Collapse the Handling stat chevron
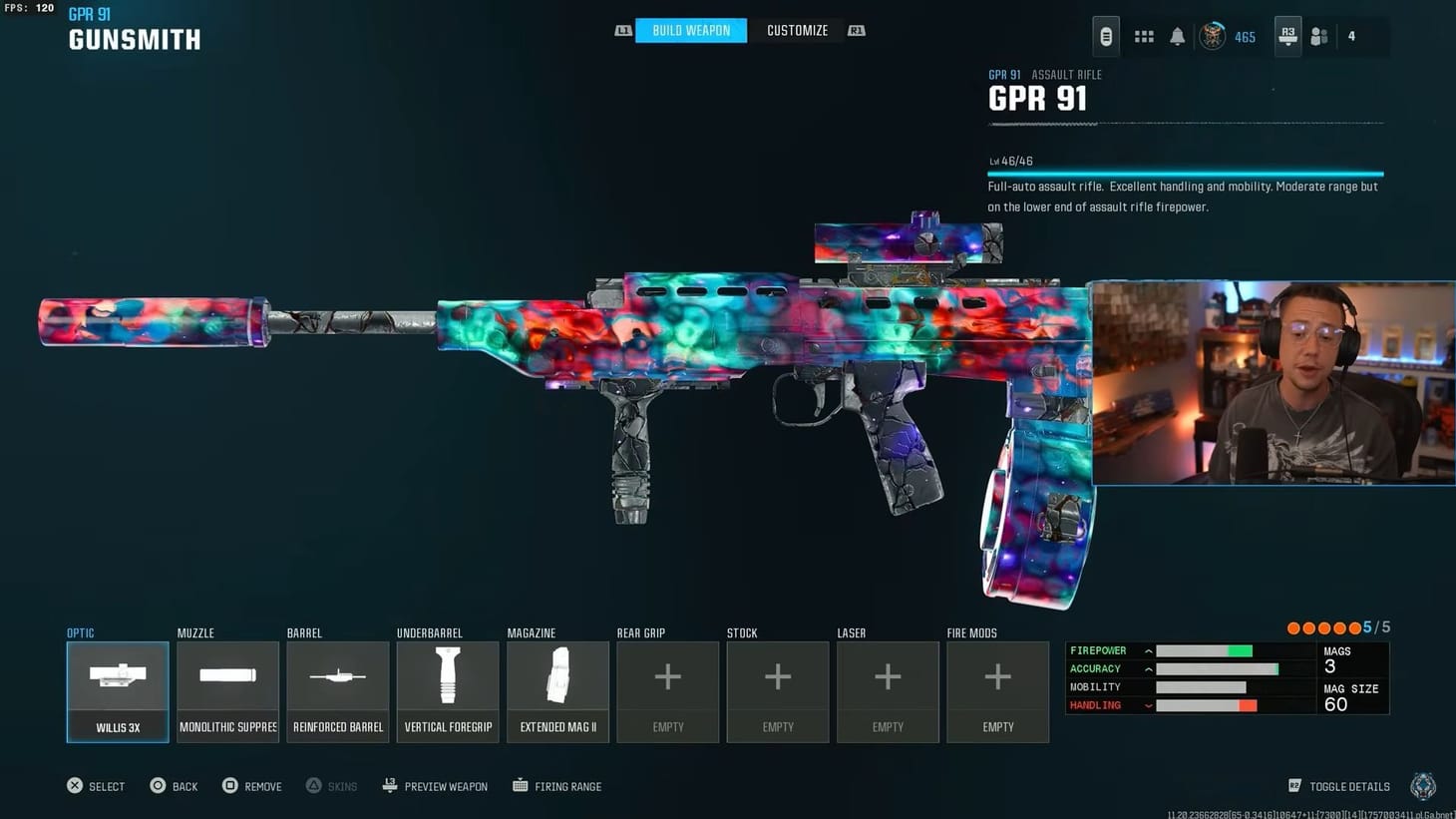The height and width of the screenshot is (819, 1456). [x=1149, y=705]
